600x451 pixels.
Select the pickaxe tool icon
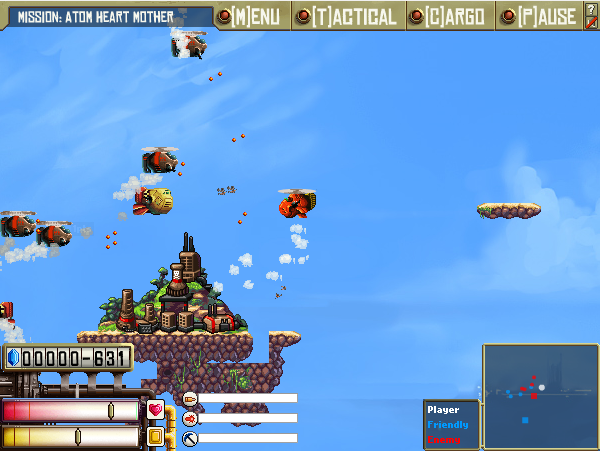[190, 438]
